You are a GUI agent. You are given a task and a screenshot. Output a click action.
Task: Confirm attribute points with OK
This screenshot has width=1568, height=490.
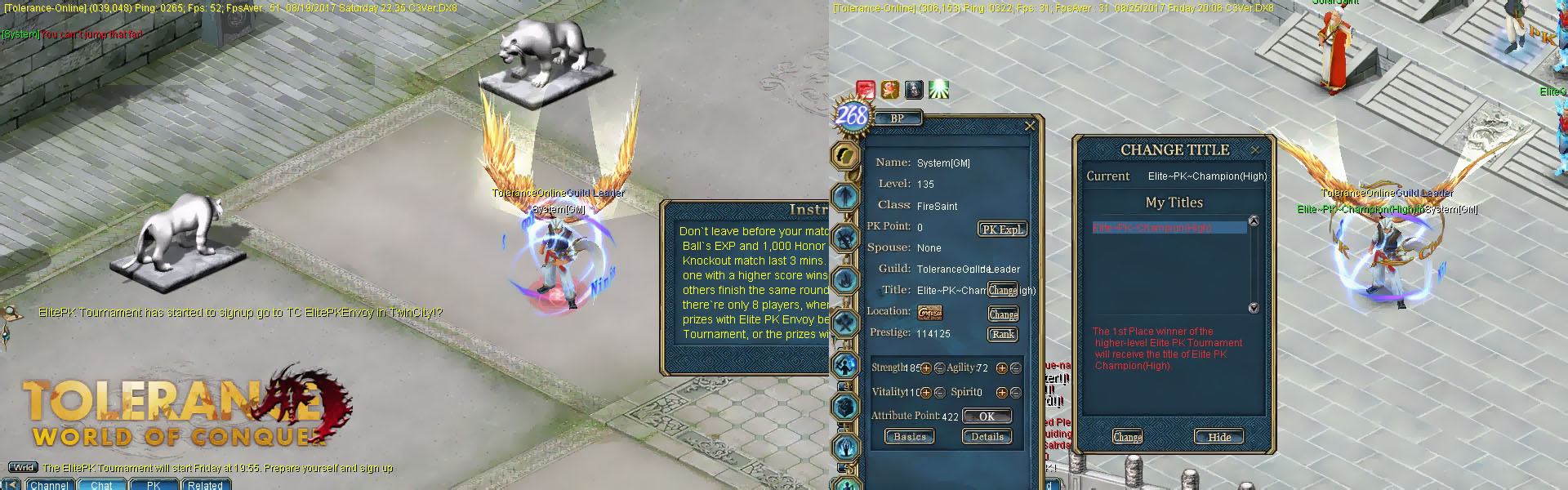[987, 416]
